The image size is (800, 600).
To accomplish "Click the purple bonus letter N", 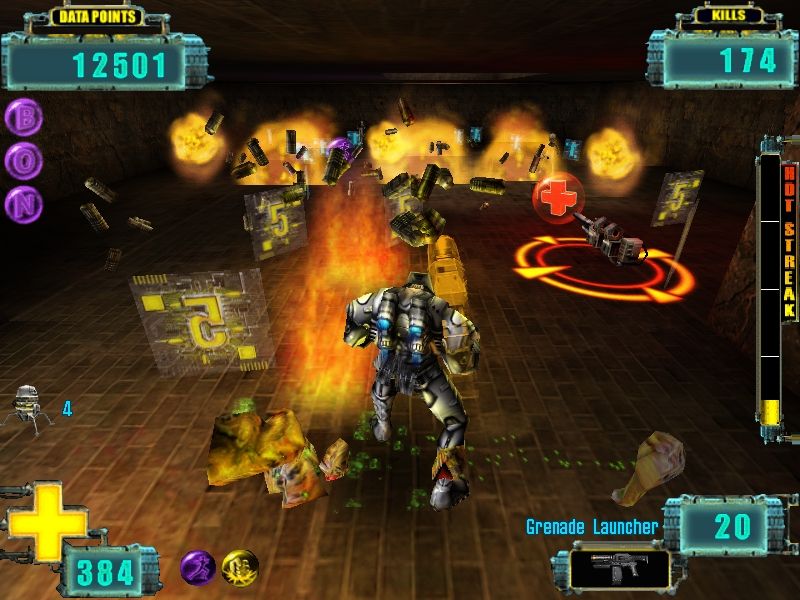I will click(x=24, y=204).
